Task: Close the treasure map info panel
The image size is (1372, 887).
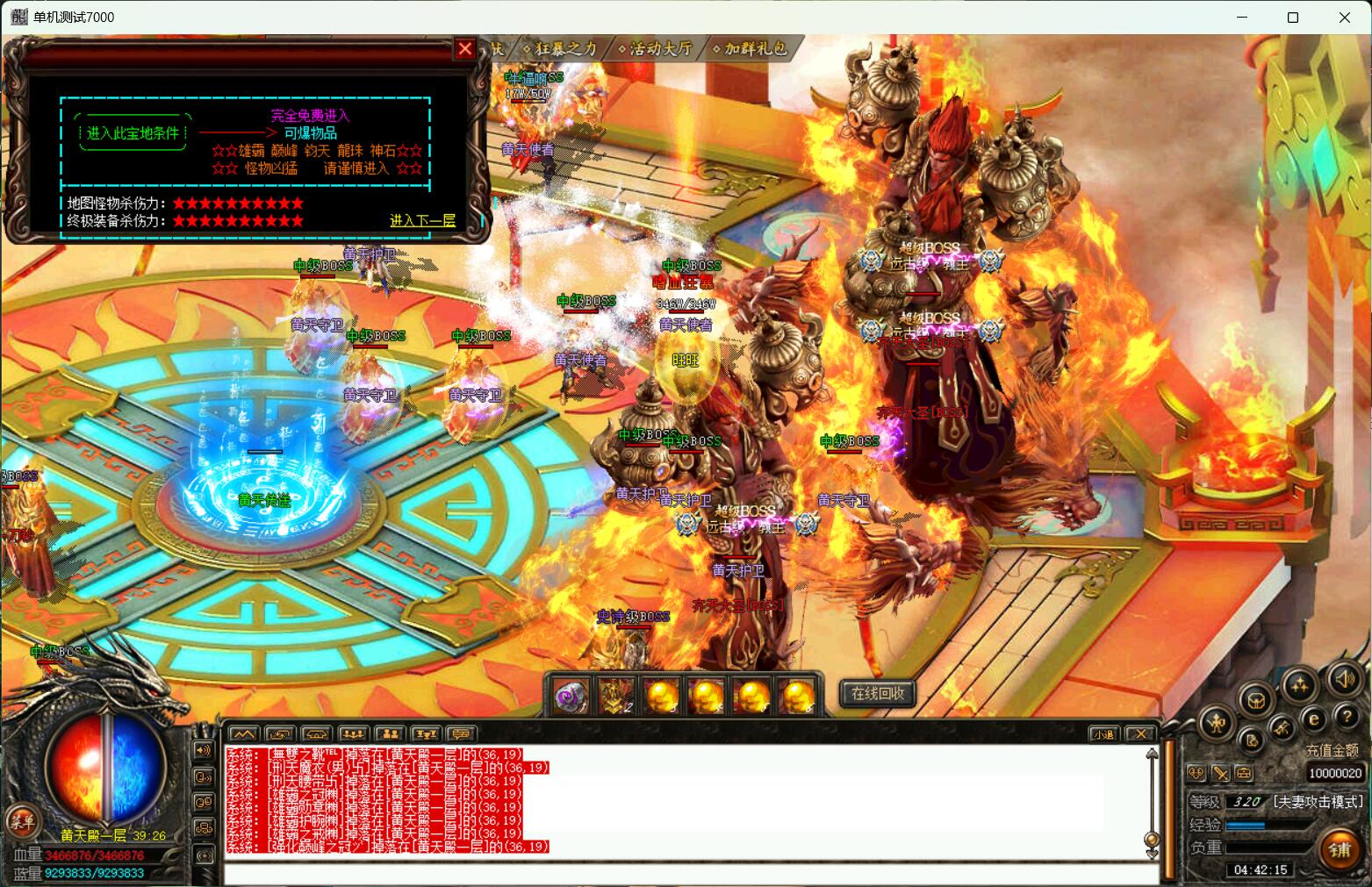Action: coord(465,49)
